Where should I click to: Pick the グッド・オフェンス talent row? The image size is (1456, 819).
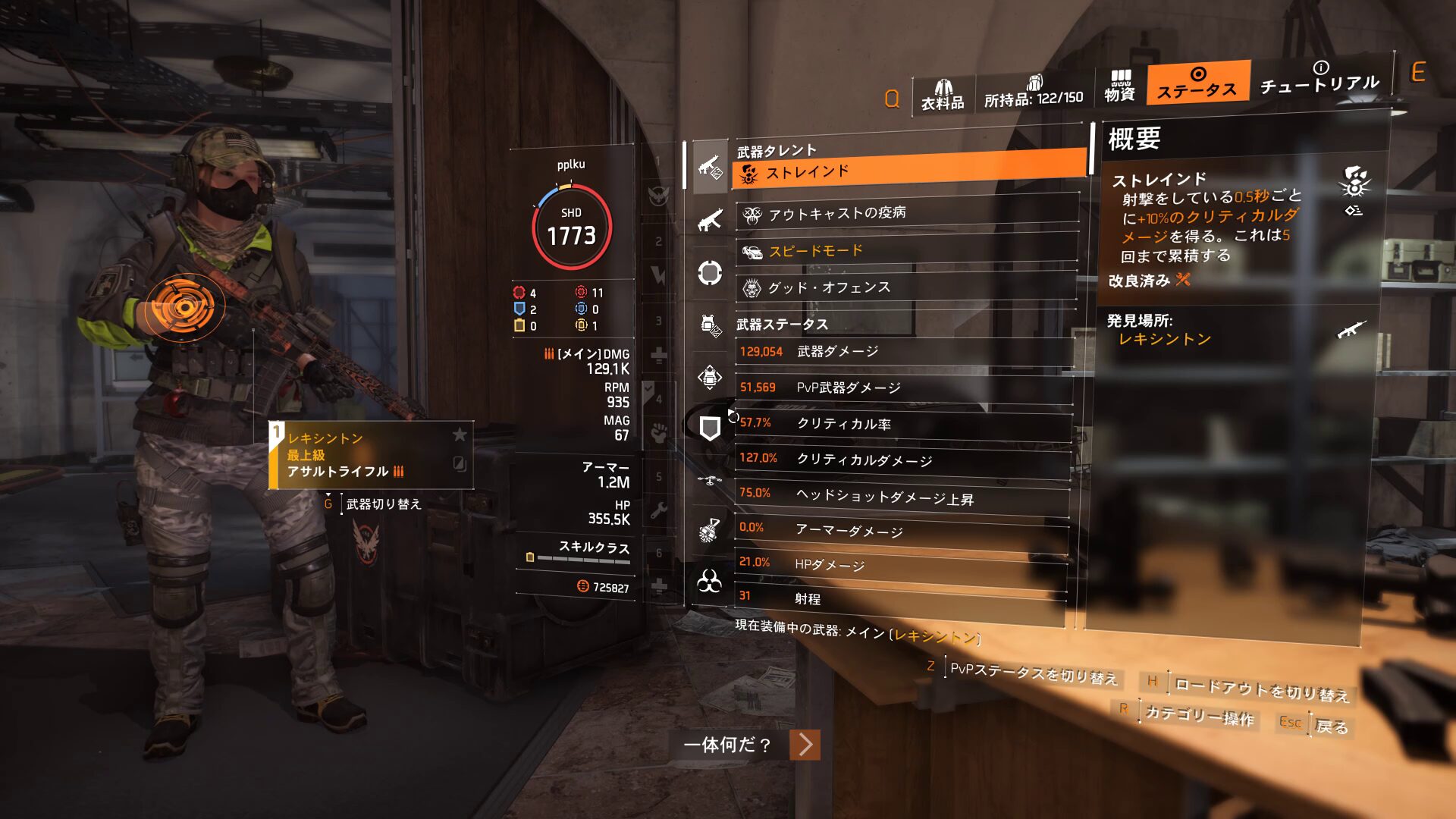pos(906,287)
